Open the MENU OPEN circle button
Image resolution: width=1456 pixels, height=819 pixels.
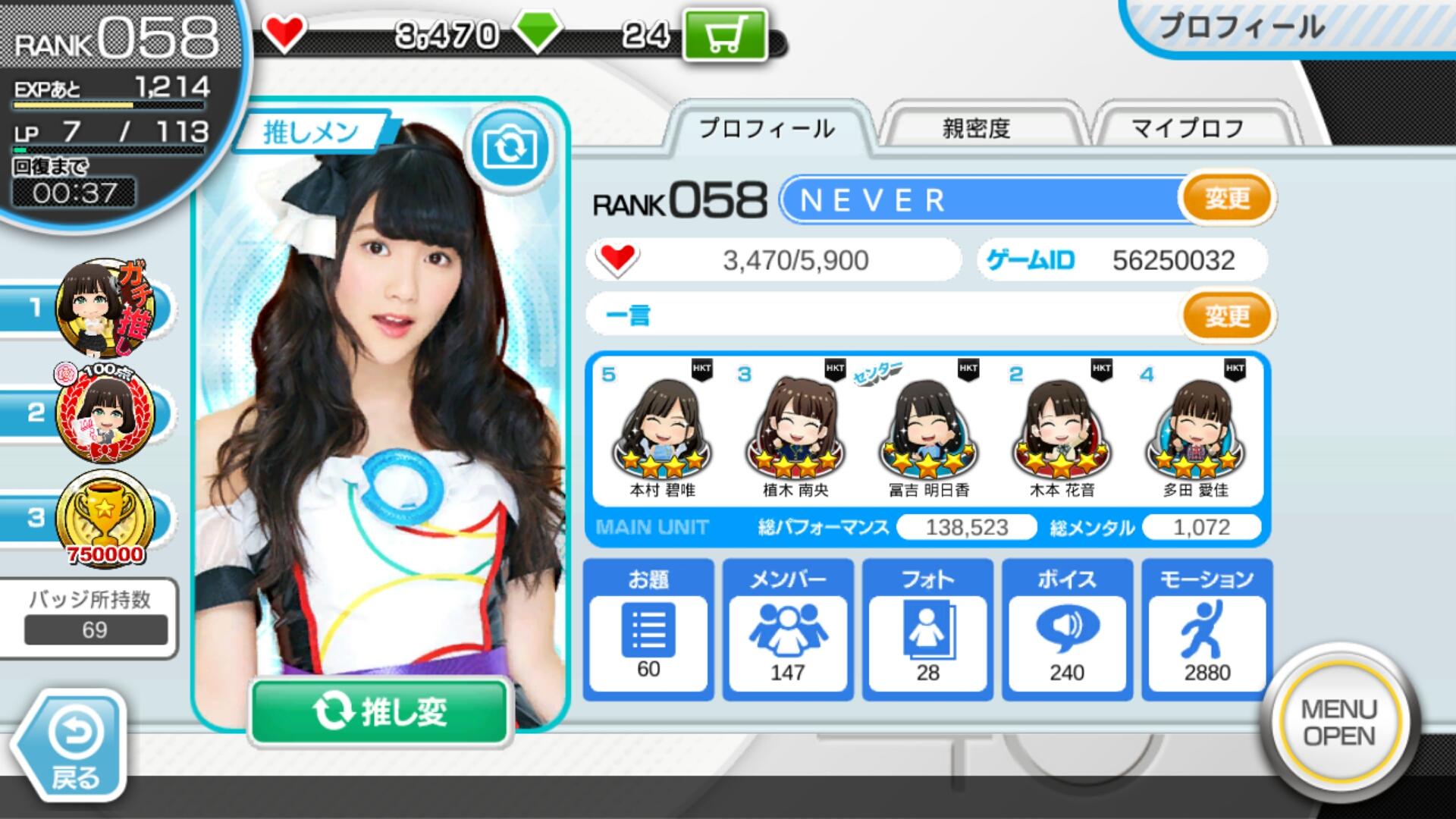coord(1338,723)
